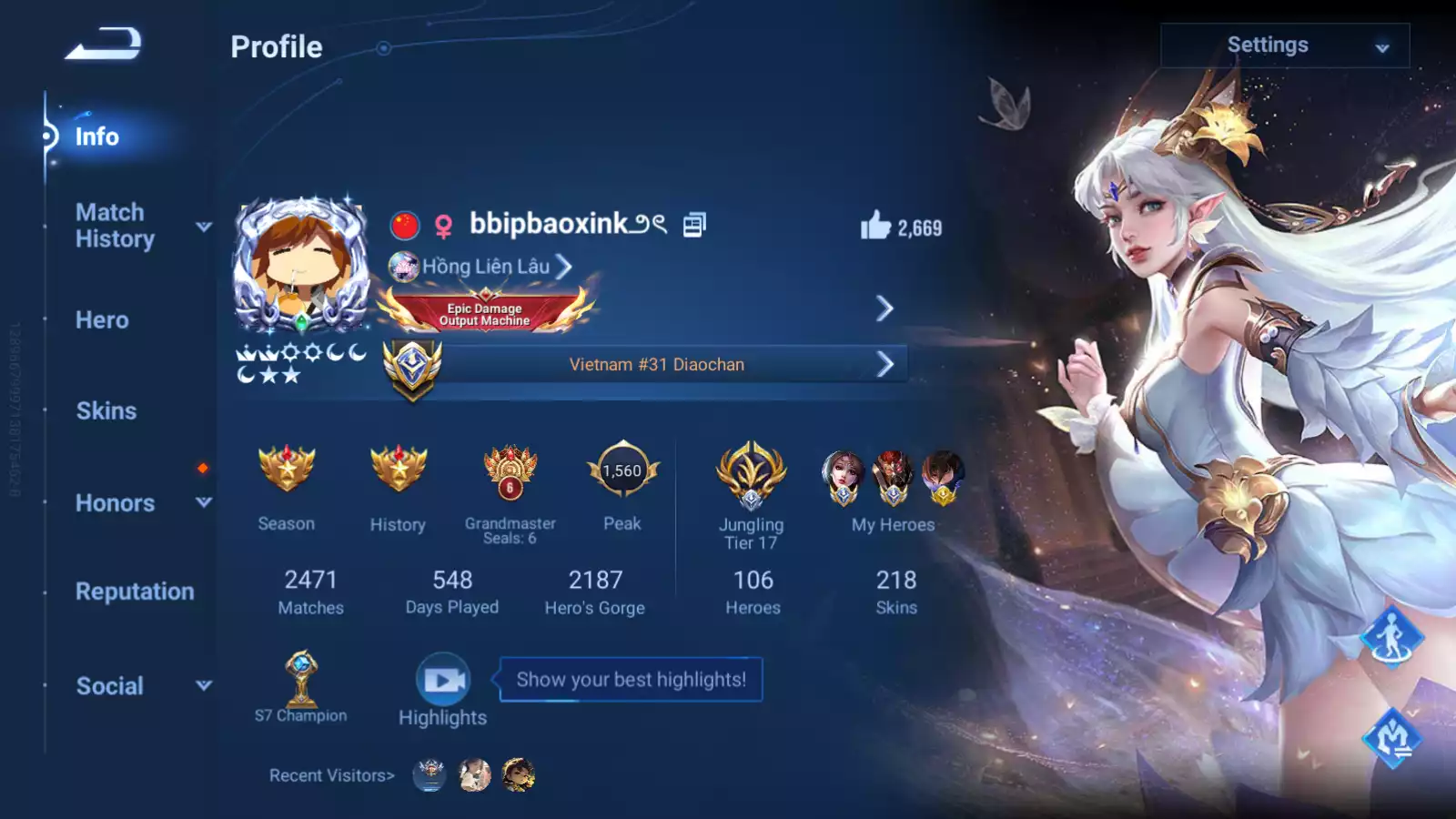
Task: Open the Highlights video camera button
Action: click(x=443, y=680)
